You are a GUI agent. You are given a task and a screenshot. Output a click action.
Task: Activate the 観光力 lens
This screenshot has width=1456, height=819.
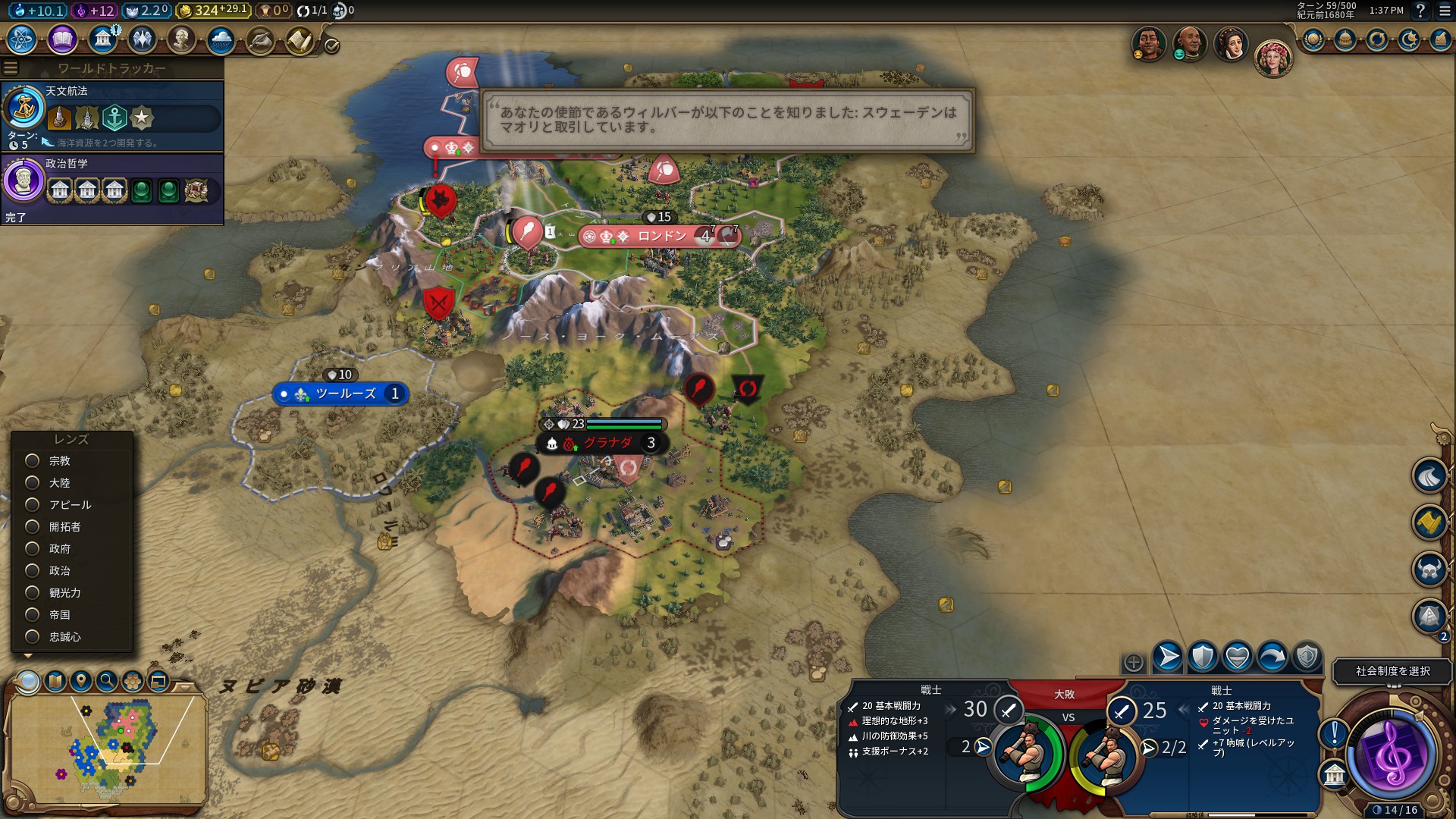click(x=33, y=593)
